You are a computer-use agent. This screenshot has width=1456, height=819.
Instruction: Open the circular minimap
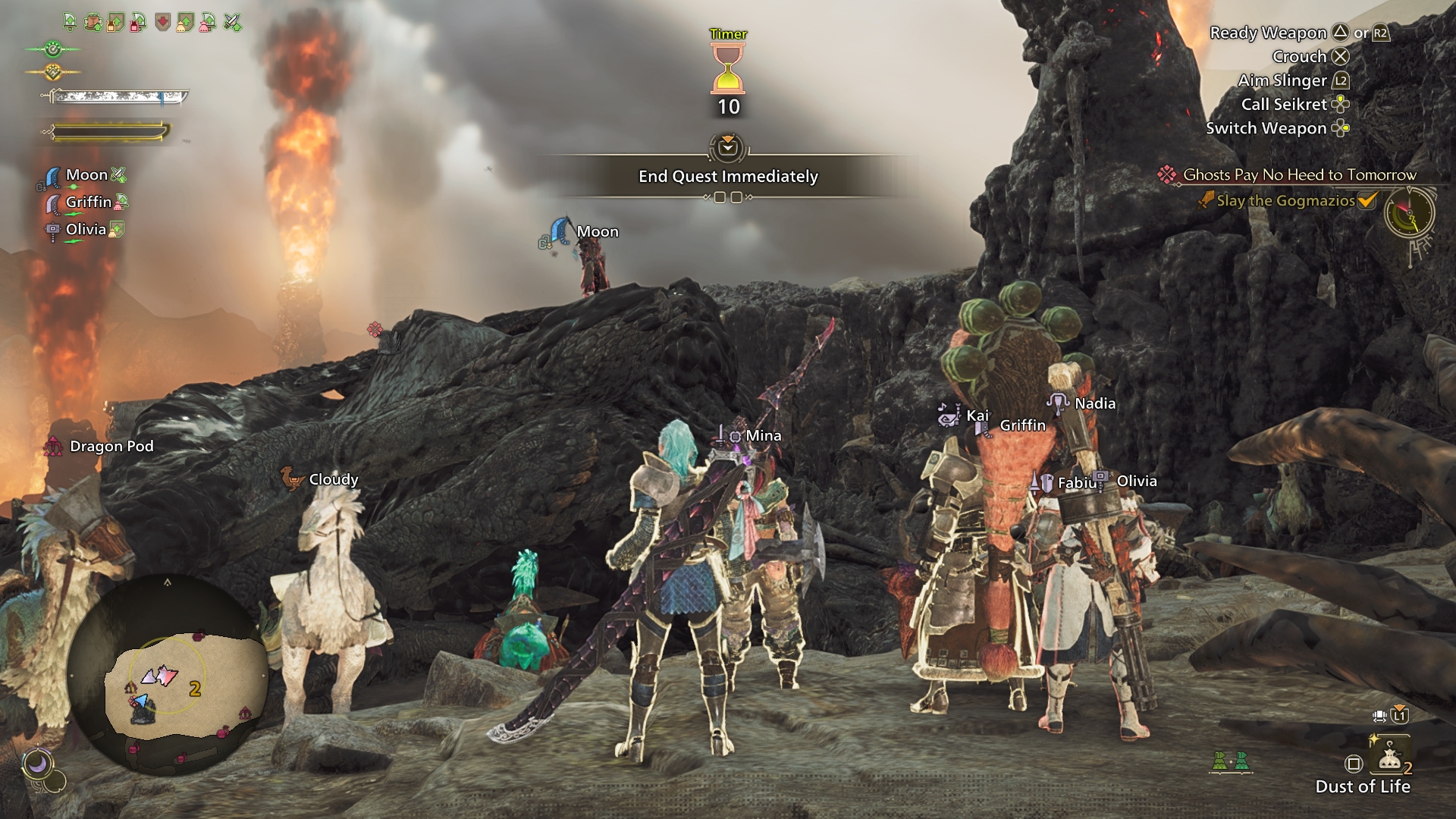point(167,673)
